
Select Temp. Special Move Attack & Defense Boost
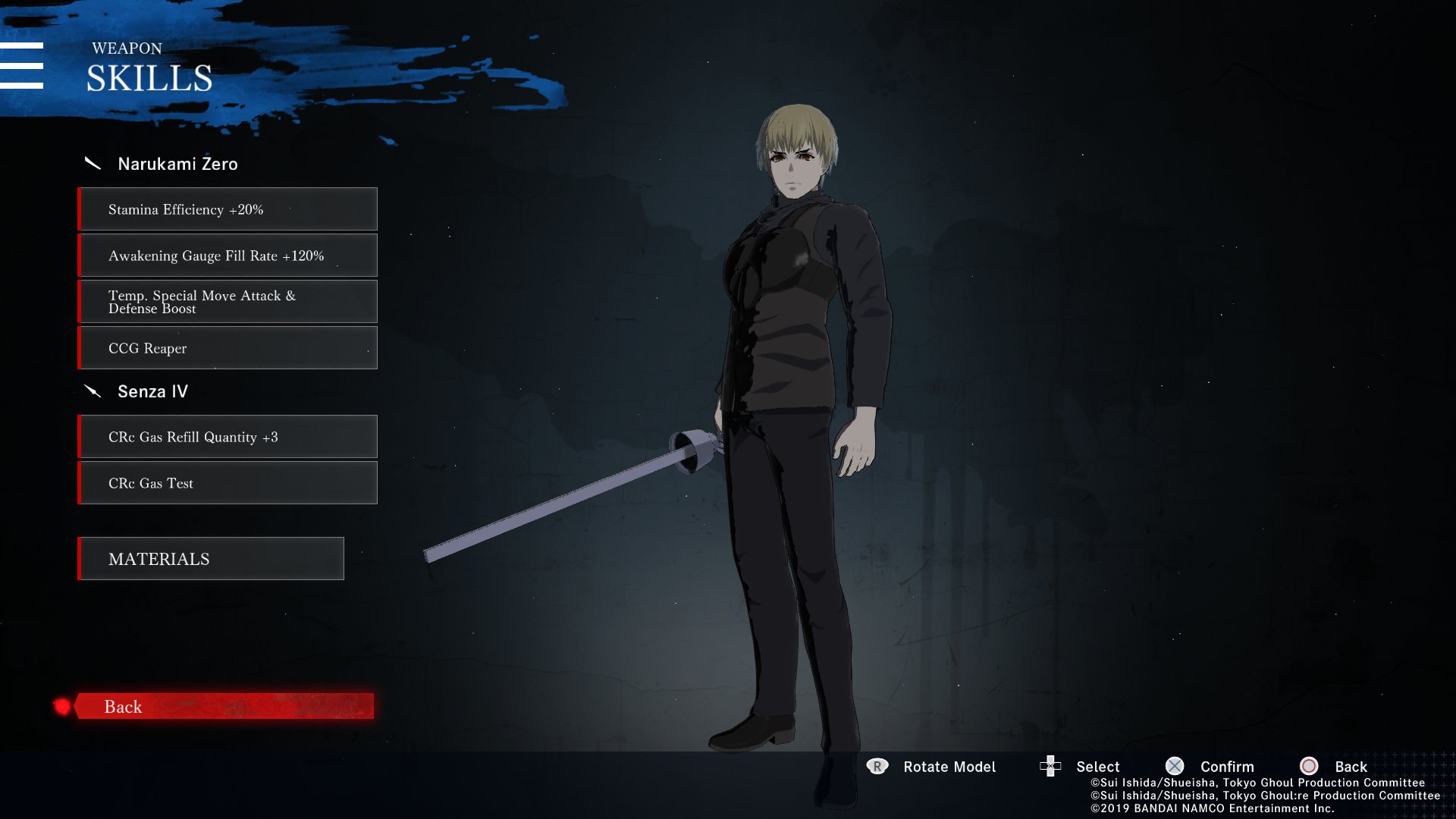[227, 302]
